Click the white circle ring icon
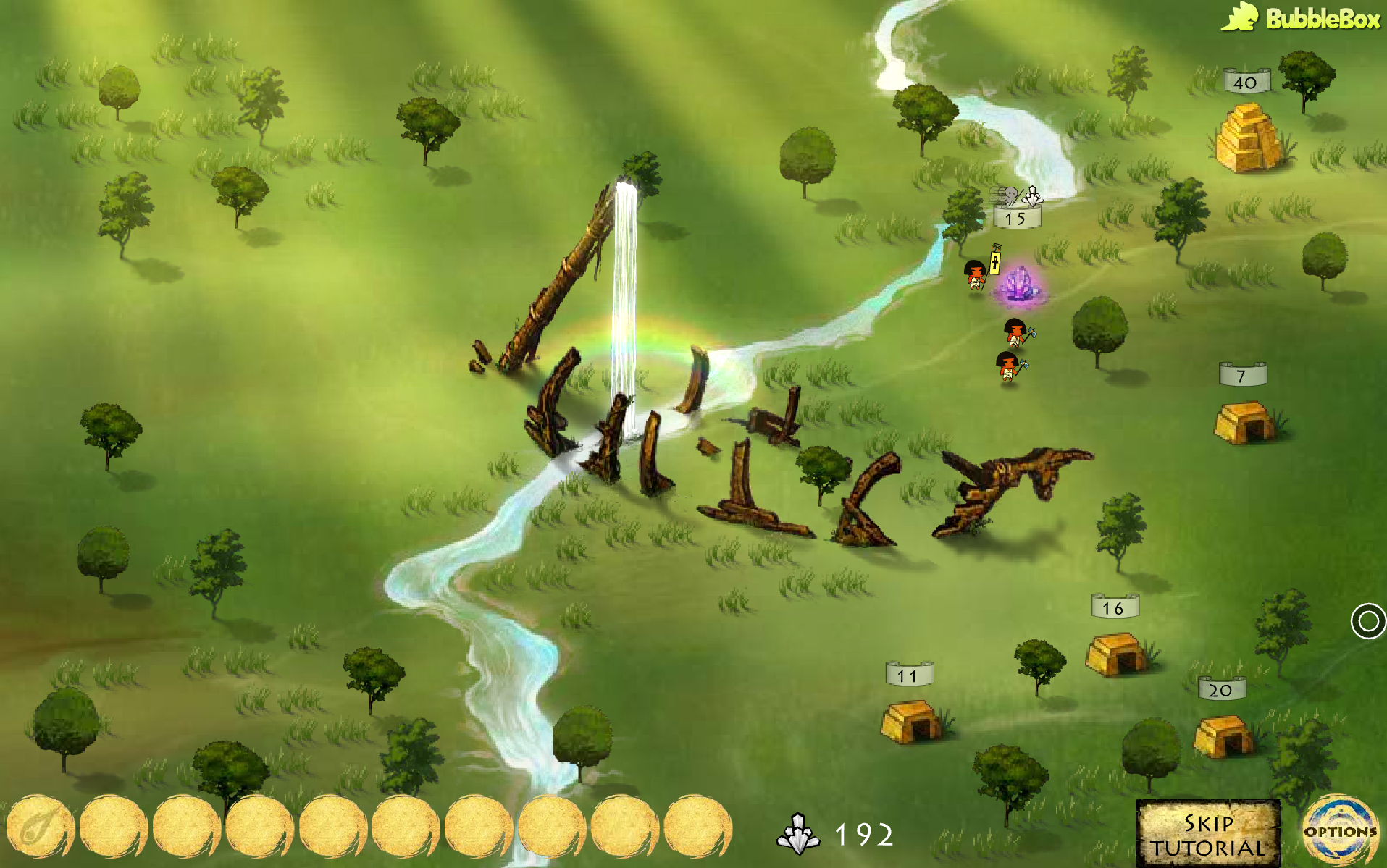 tap(1367, 621)
